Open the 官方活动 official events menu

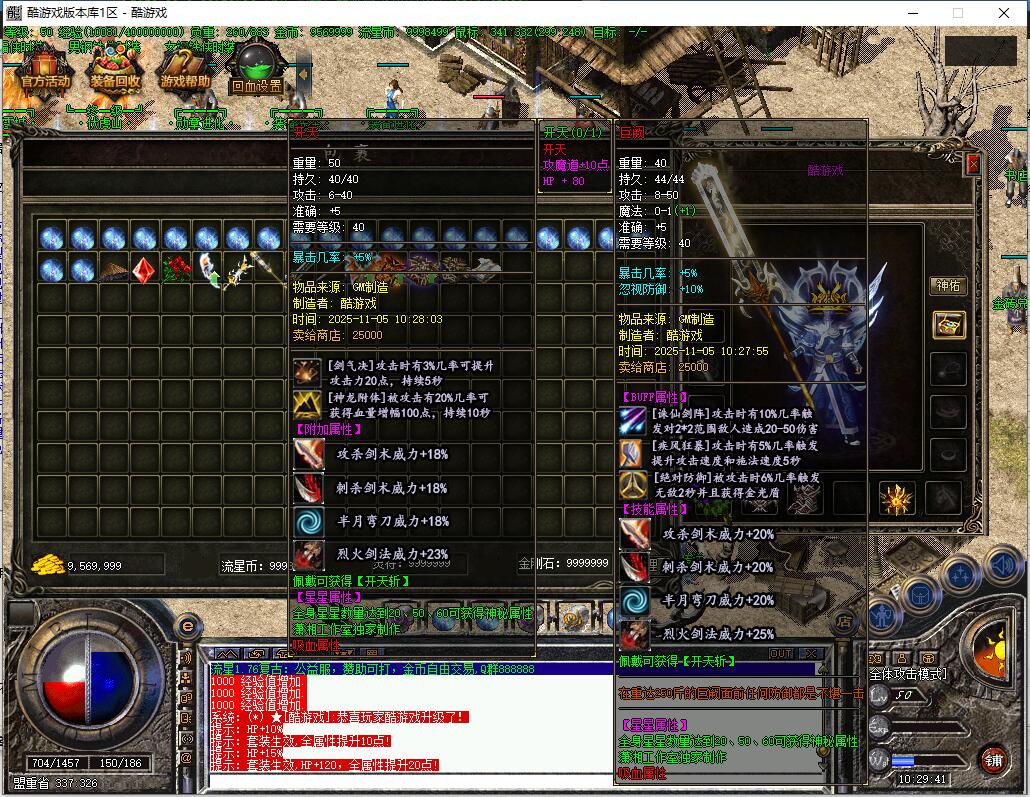tap(45, 68)
